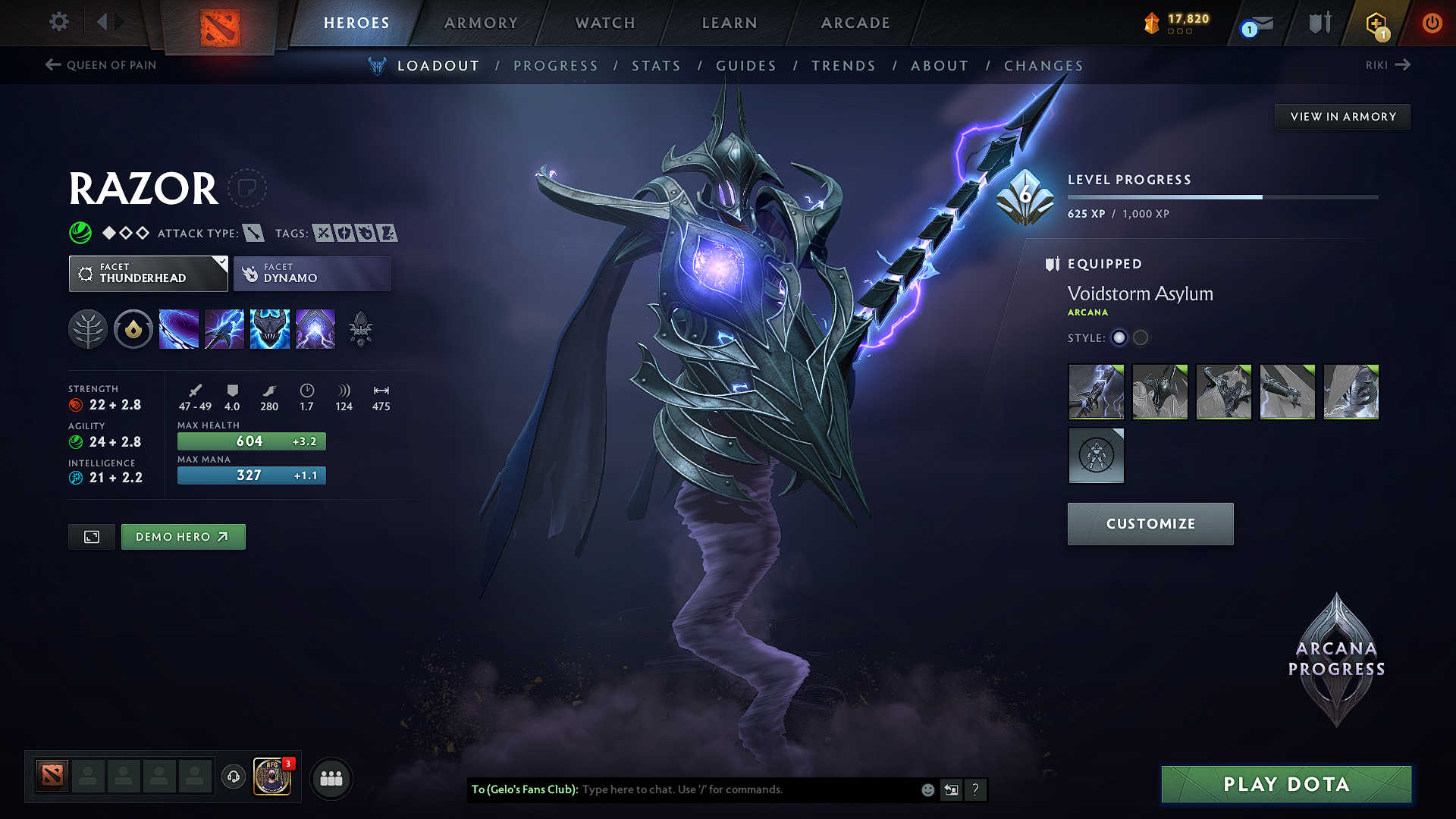This screenshot has height=819, width=1456.
Task: Open the ARMORY menu
Action: (481, 23)
